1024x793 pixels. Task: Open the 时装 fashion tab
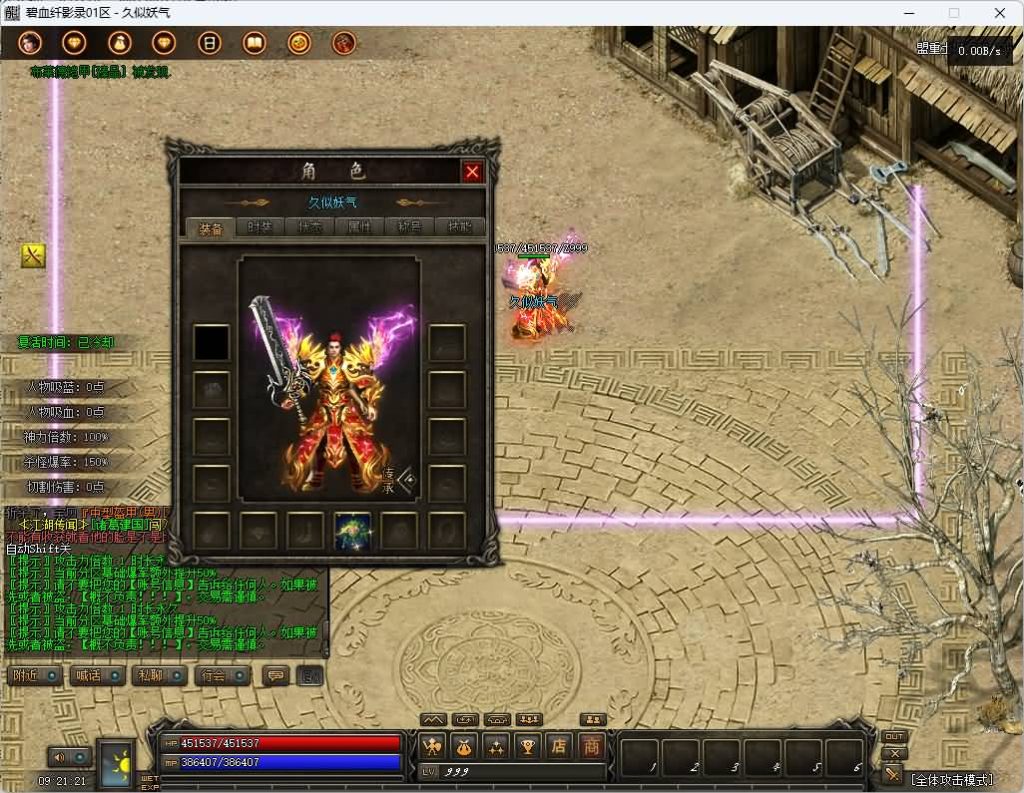(260, 228)
